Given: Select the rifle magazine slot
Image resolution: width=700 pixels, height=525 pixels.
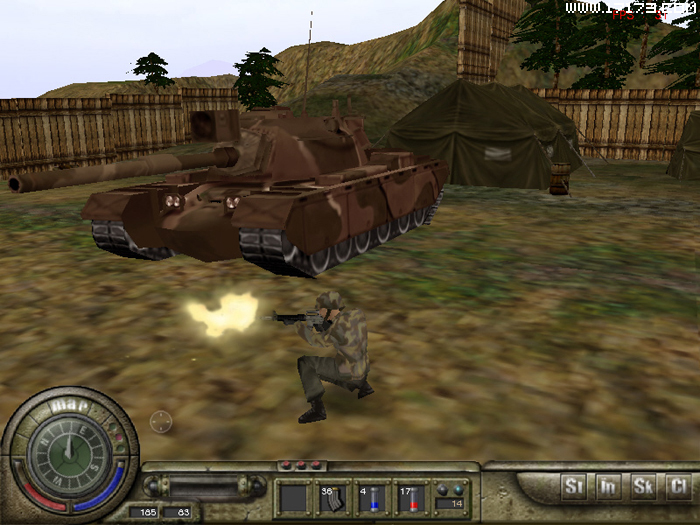Looking at the screenshot, I should click(334, 498).
